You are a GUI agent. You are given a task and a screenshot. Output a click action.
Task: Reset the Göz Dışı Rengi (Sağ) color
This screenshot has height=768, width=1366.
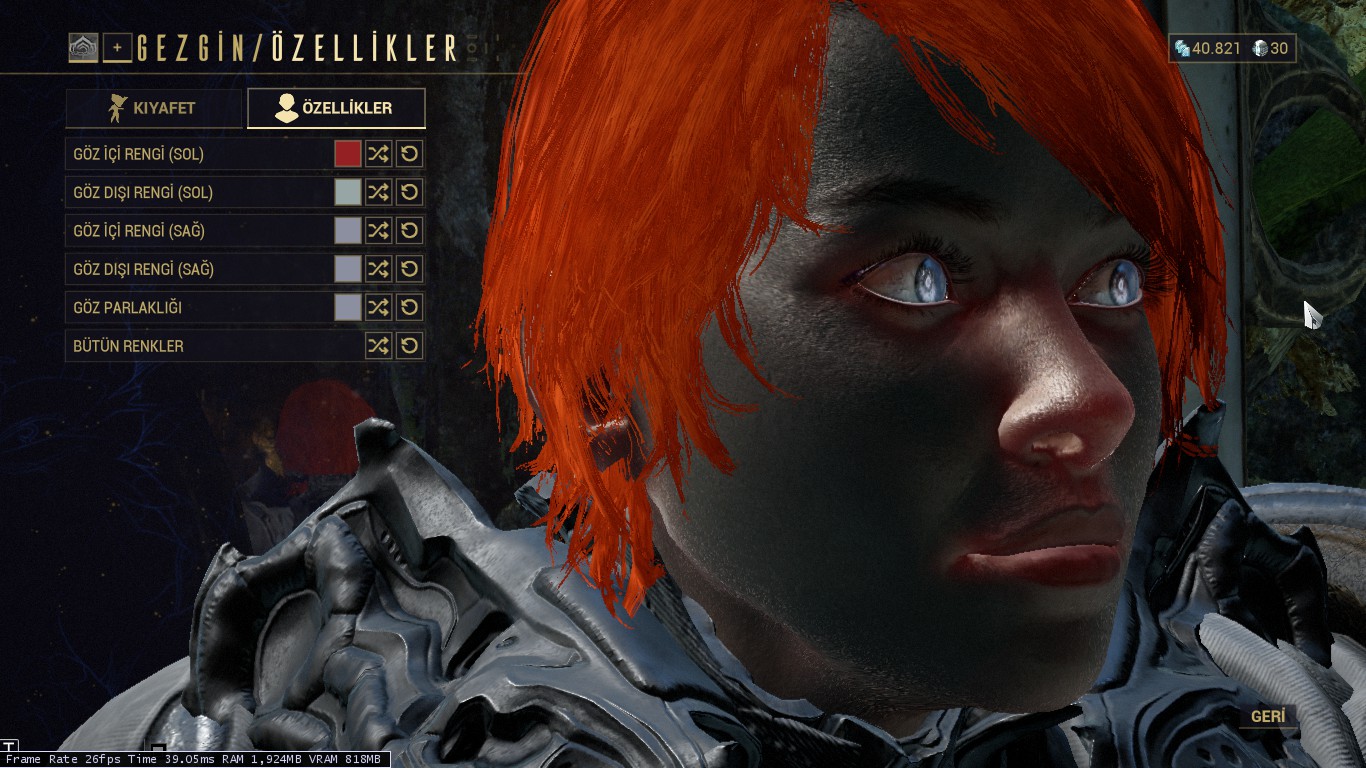409,269
